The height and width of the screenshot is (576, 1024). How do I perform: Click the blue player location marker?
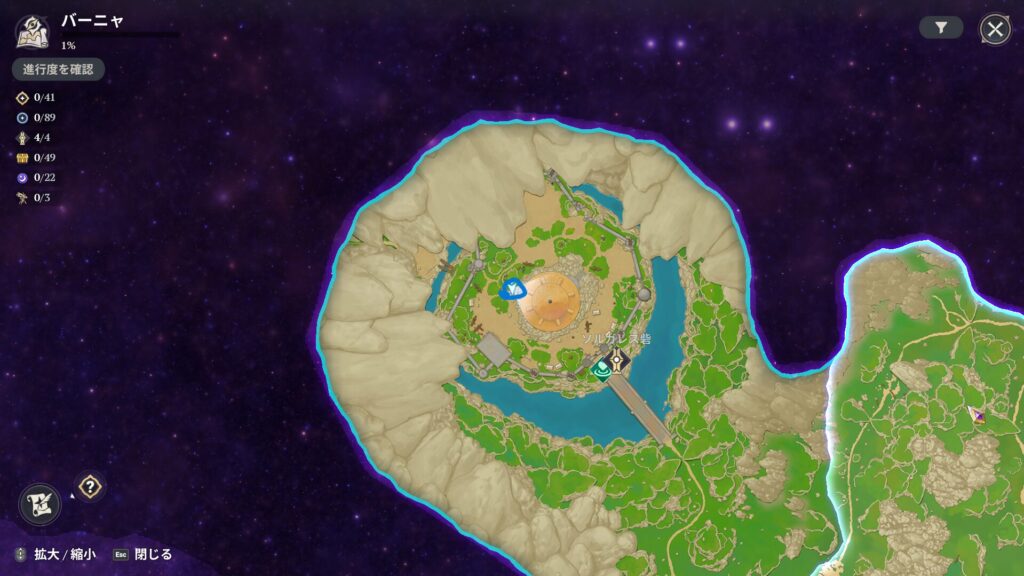(515, 290)
